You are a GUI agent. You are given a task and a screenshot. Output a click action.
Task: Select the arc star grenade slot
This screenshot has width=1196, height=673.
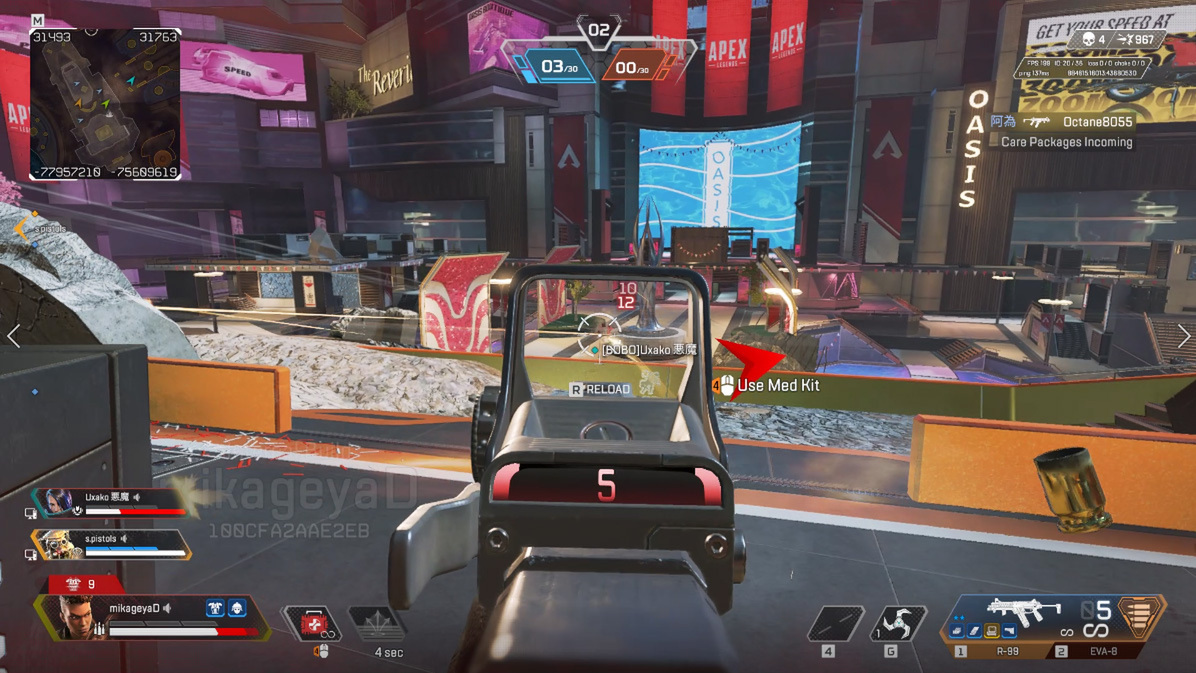pos(897,623)
